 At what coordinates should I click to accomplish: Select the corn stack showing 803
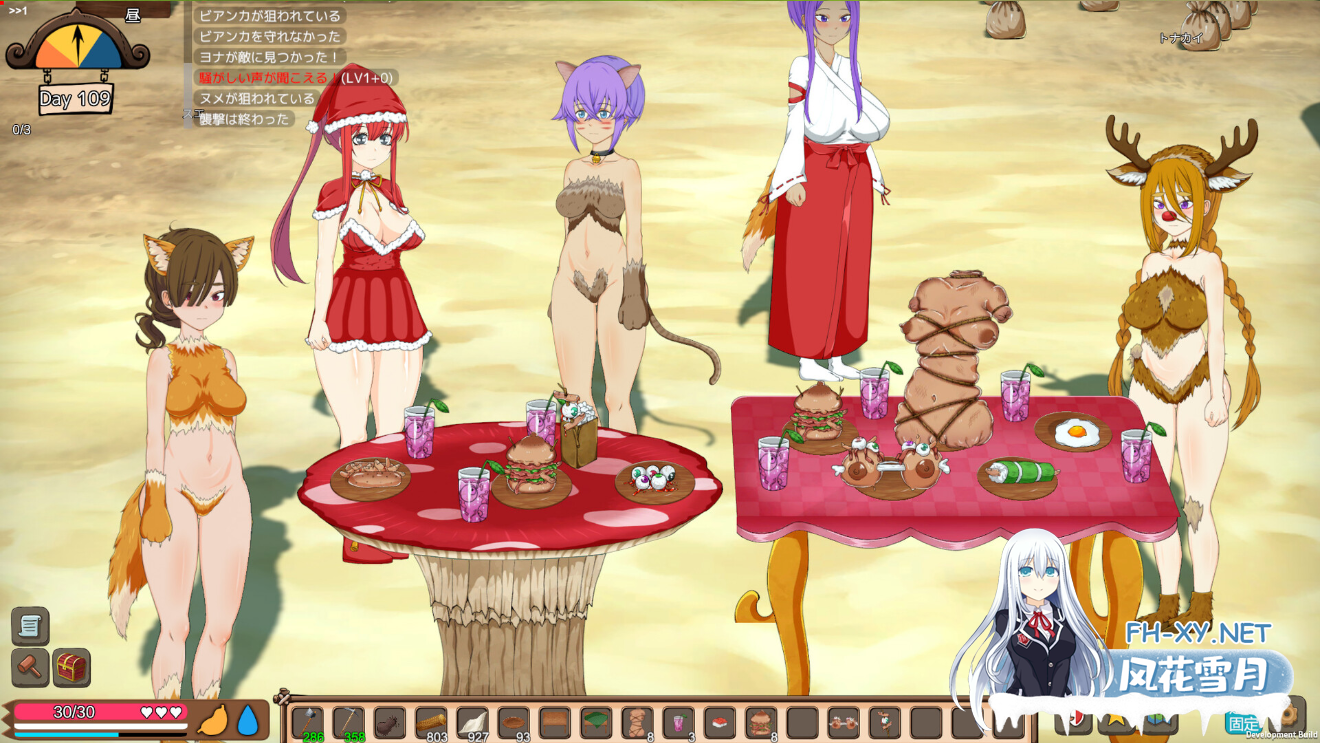430,721
